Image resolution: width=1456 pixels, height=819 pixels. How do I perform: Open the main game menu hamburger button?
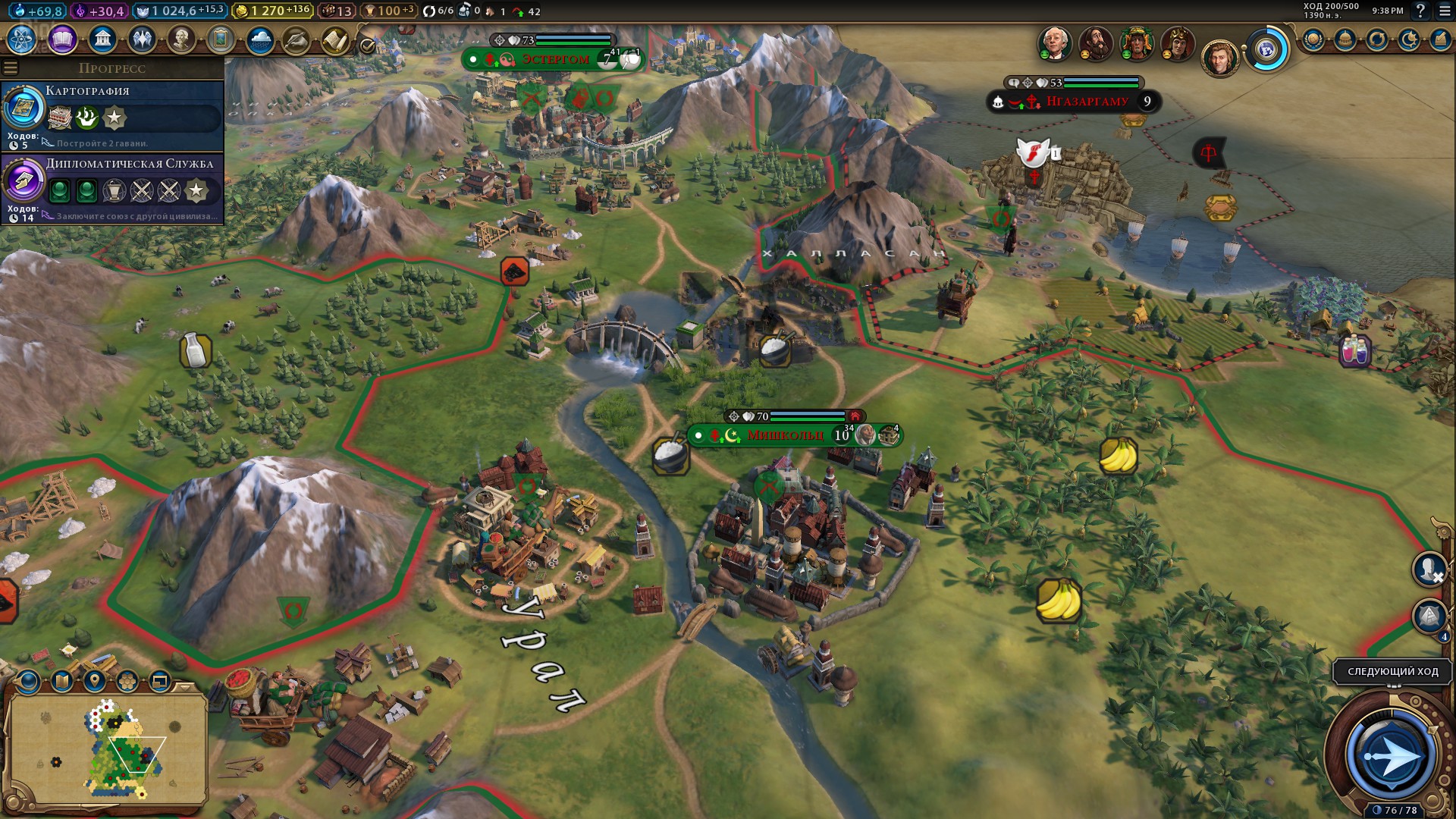(1444, 11)
